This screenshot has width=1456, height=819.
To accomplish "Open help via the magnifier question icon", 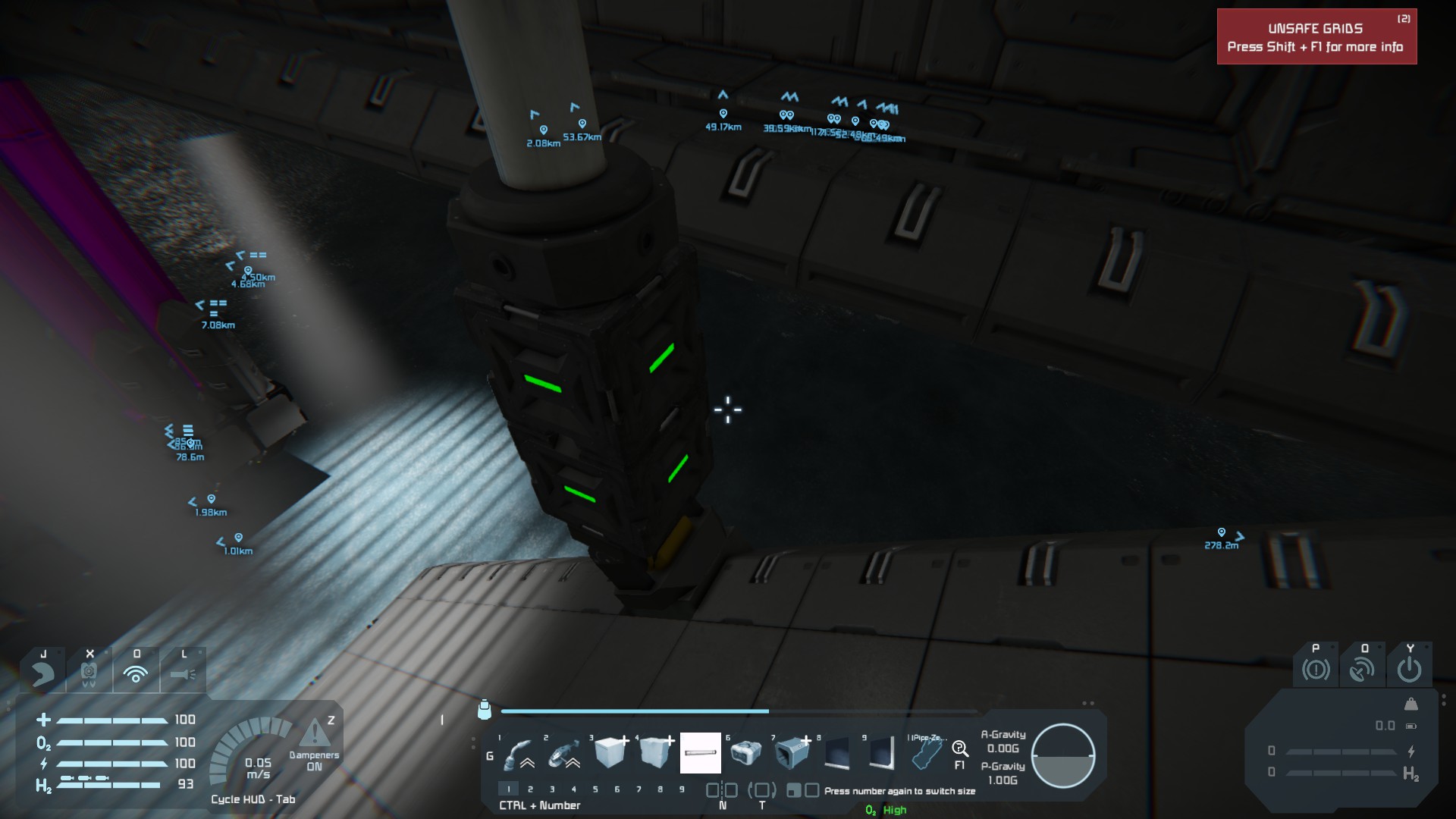I will tap(960, 749).
